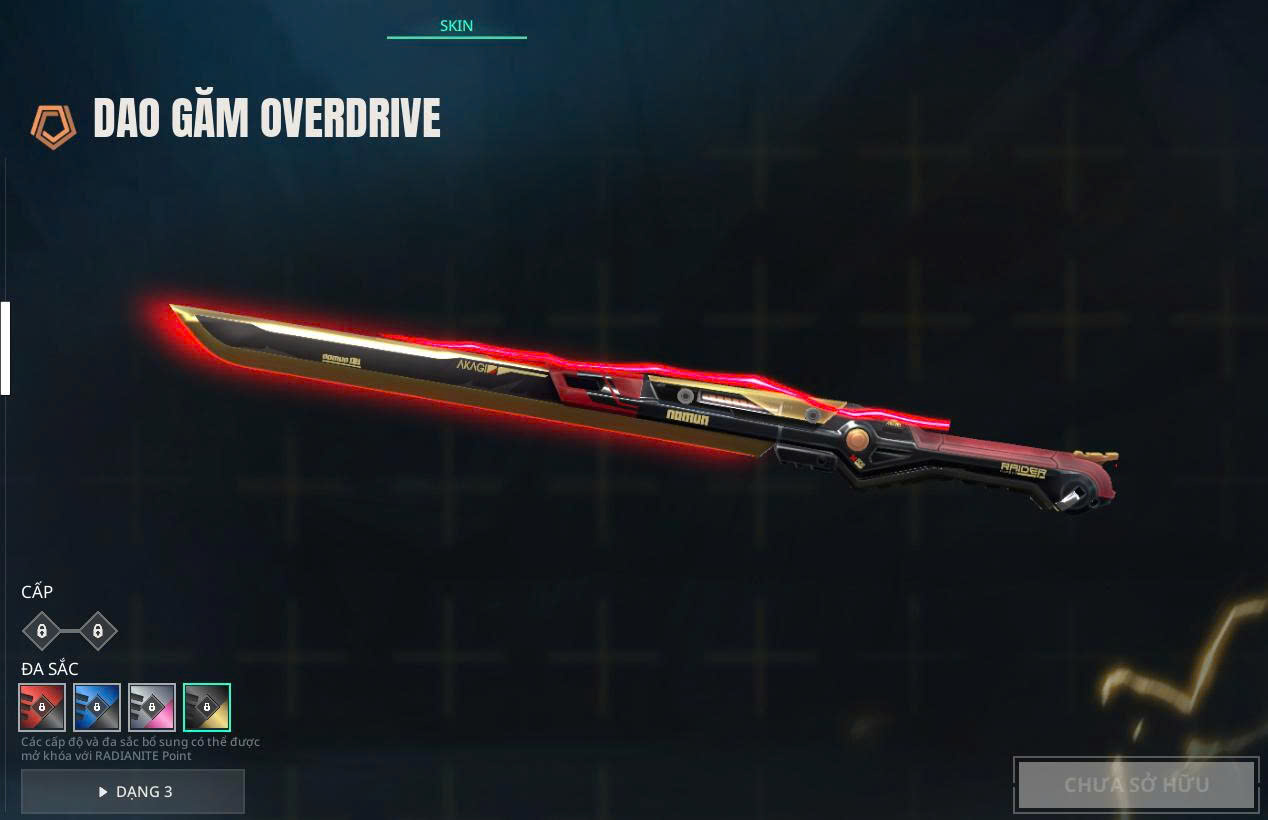Choose the blue chroma variant
The width and height of the screenshot is (1268, 820).
click(97, 707)
